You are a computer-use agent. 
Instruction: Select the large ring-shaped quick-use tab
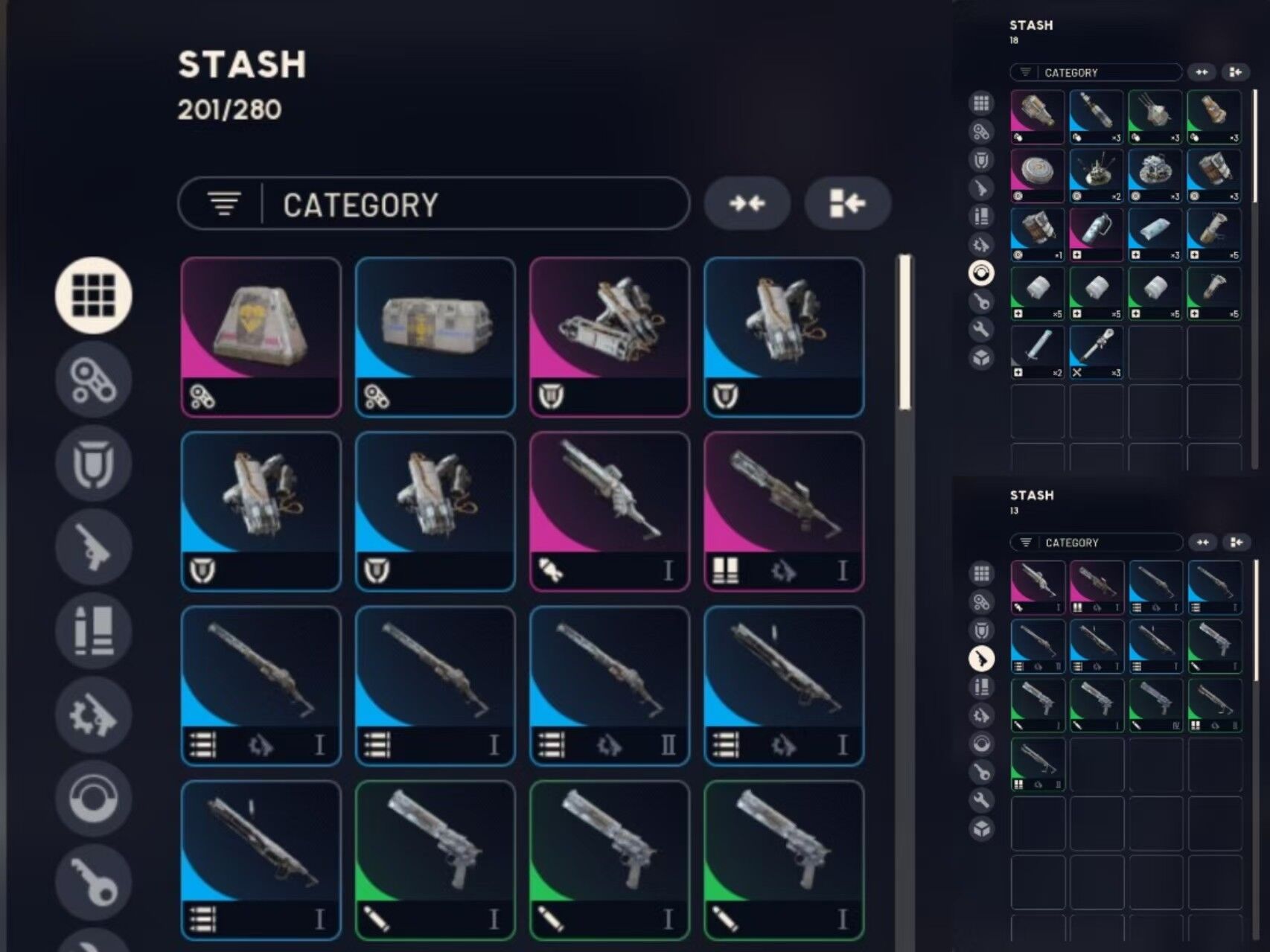coord(94,799)
